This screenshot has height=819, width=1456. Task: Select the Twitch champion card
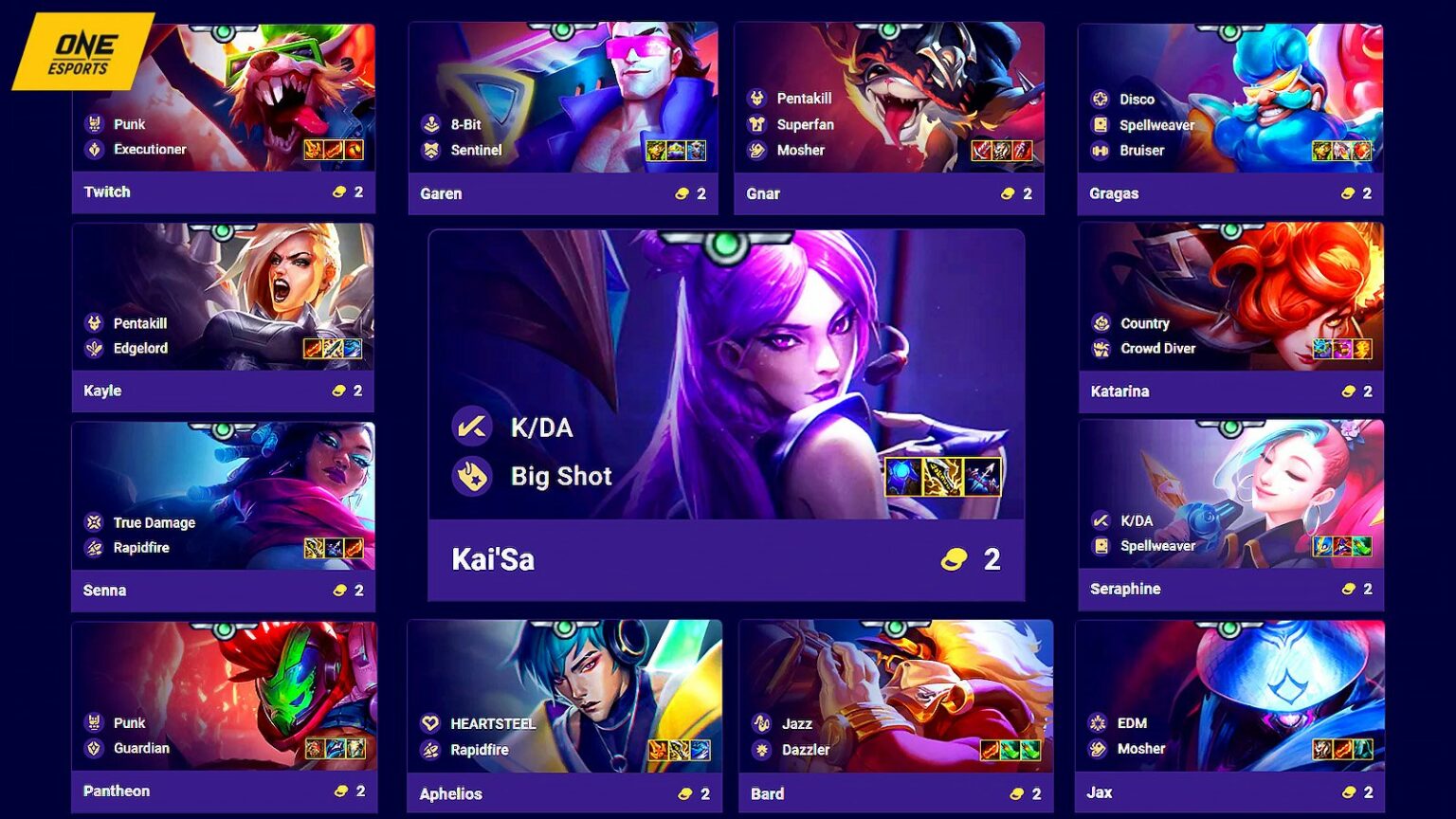click(x=224, y=118)
